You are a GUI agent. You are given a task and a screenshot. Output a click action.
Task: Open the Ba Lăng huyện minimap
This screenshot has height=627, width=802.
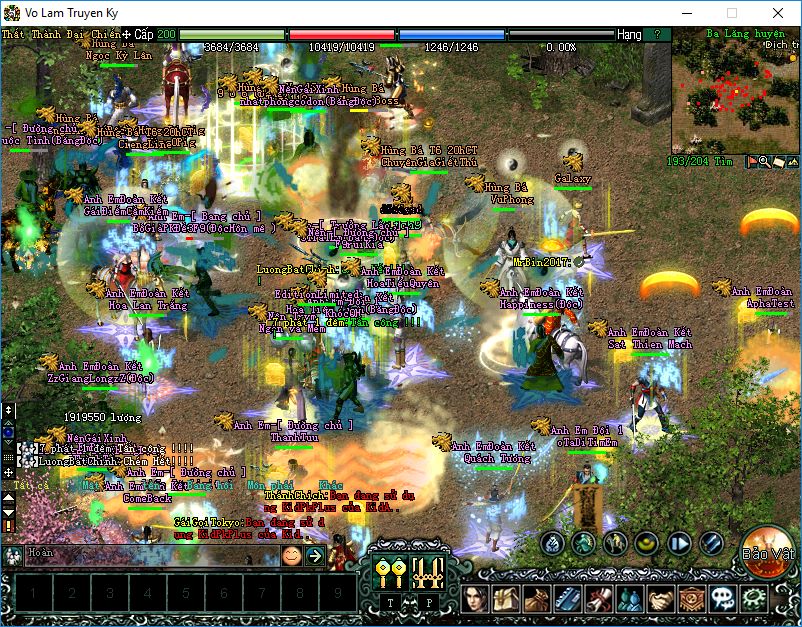[x=735, y=95]
